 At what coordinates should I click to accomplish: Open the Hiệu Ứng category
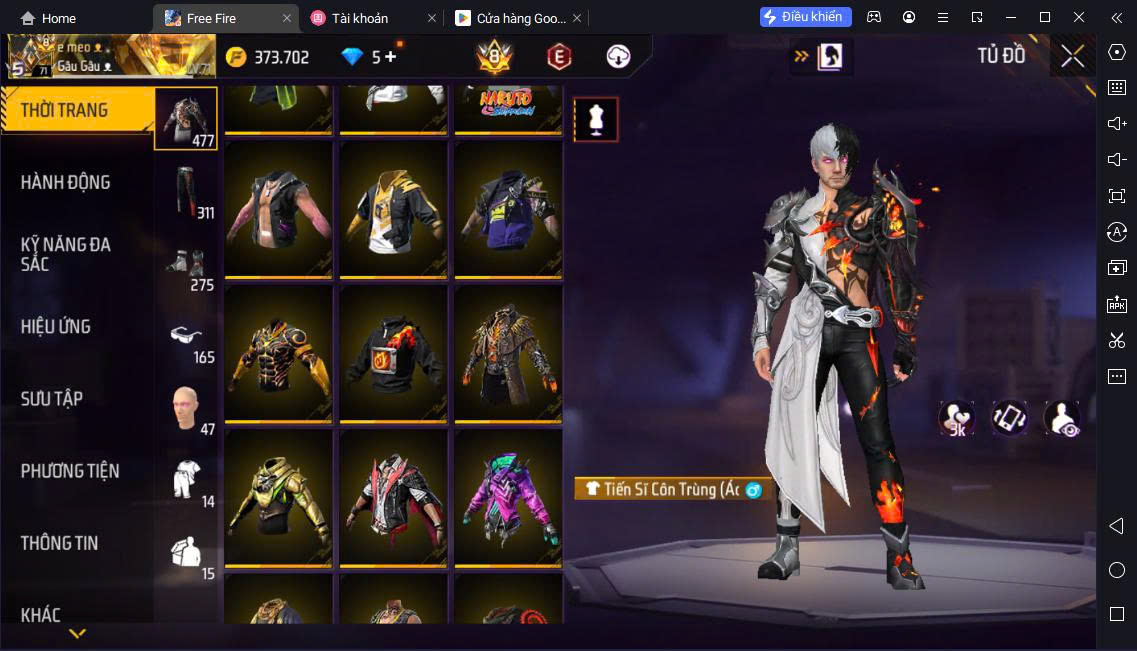click(56, 327)
